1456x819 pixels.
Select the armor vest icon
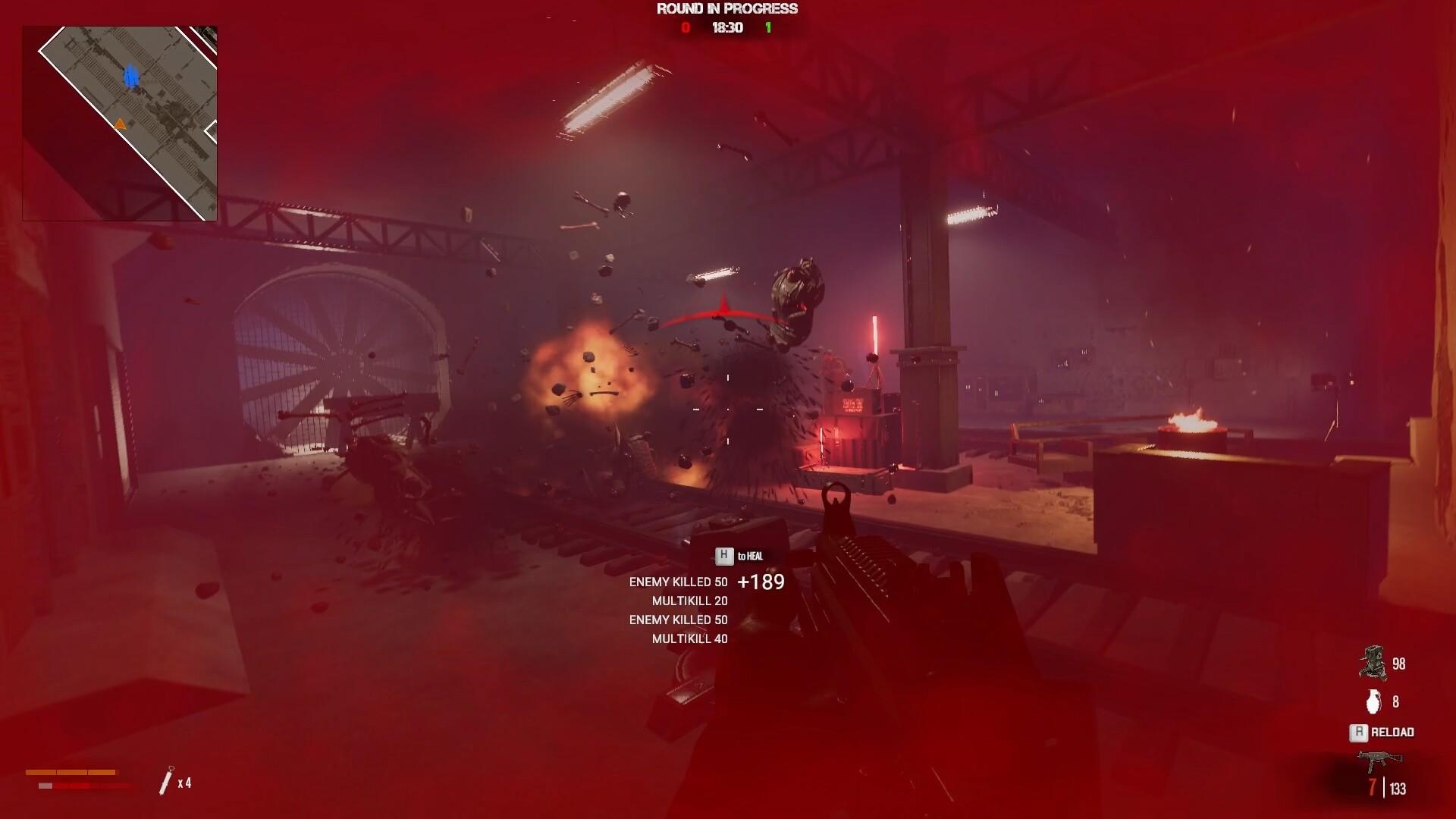[1372, 663]
